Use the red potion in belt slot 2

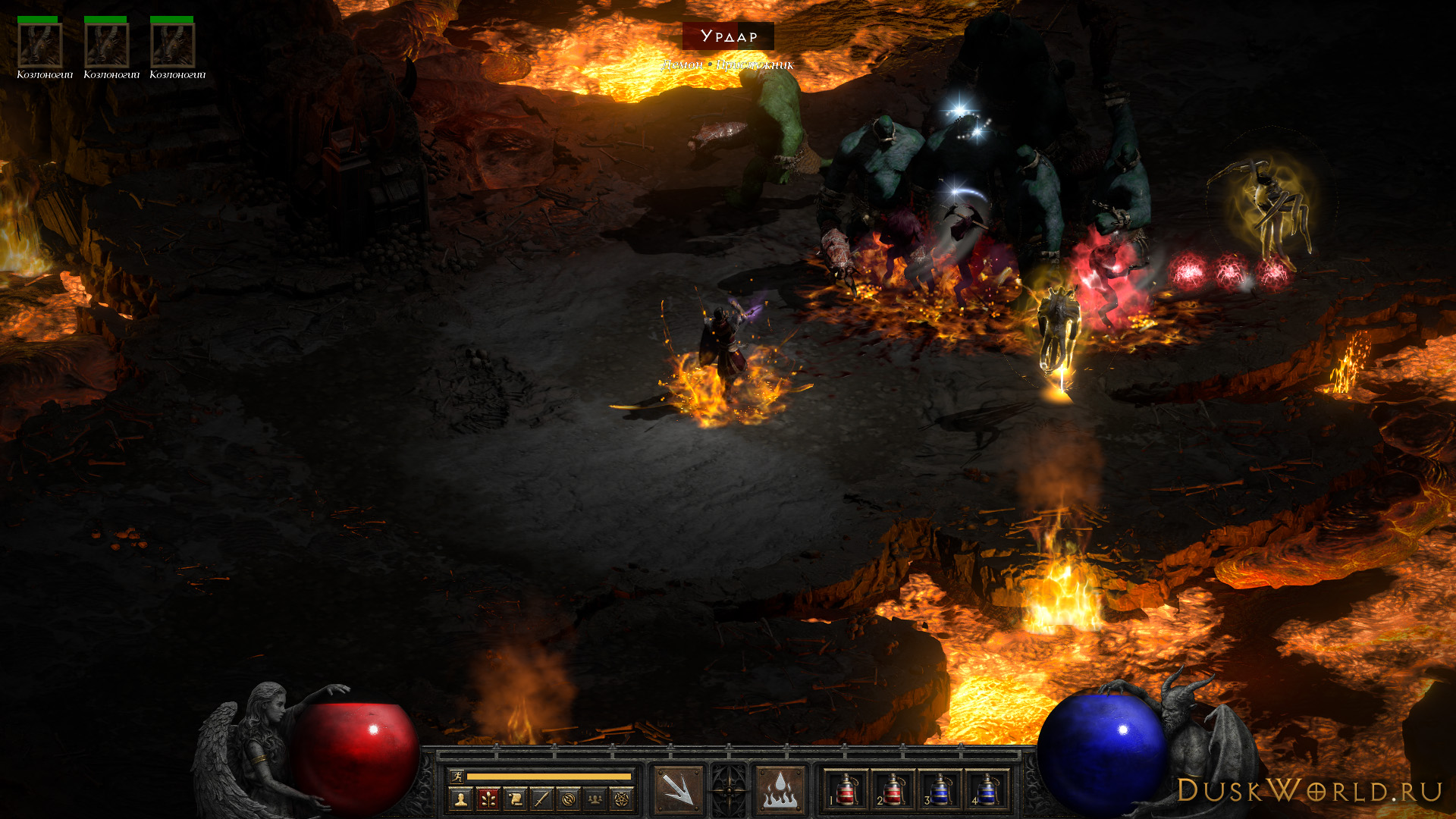click(893, 790)
